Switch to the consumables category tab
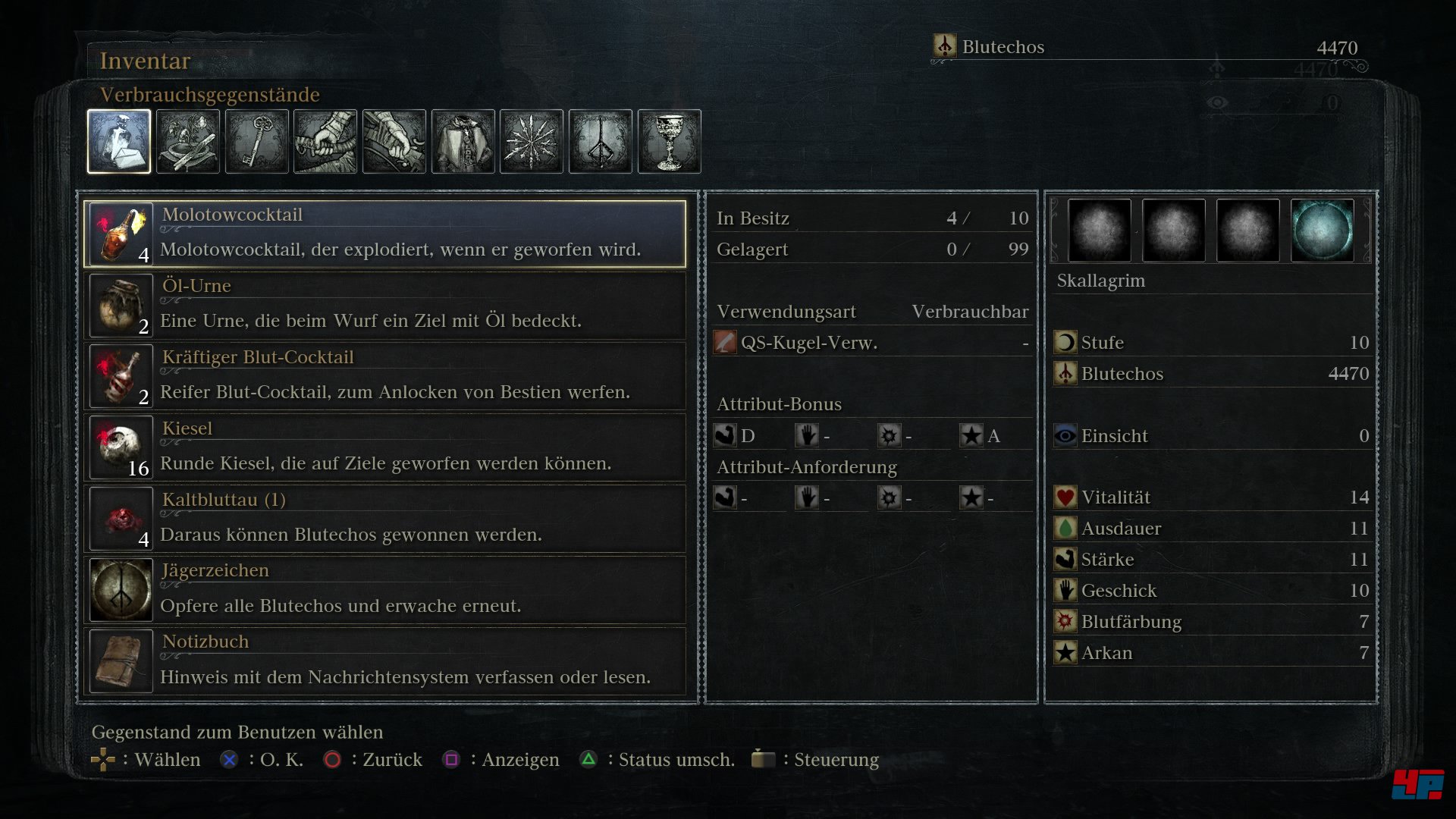Screen dimensions: 1456x819 [119, 142]
